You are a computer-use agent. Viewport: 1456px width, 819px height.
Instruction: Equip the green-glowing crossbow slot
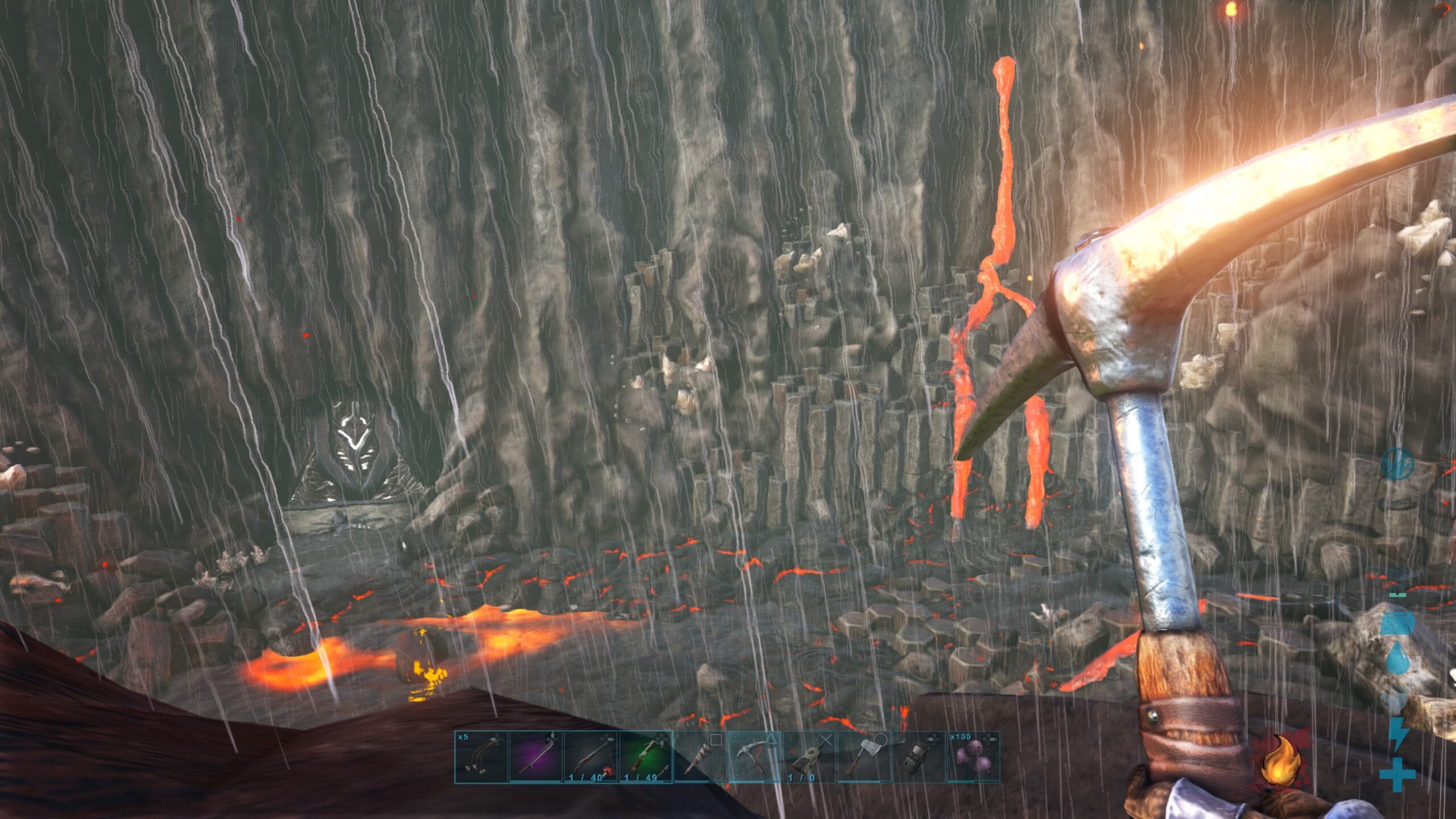click(x=645, y=756)
